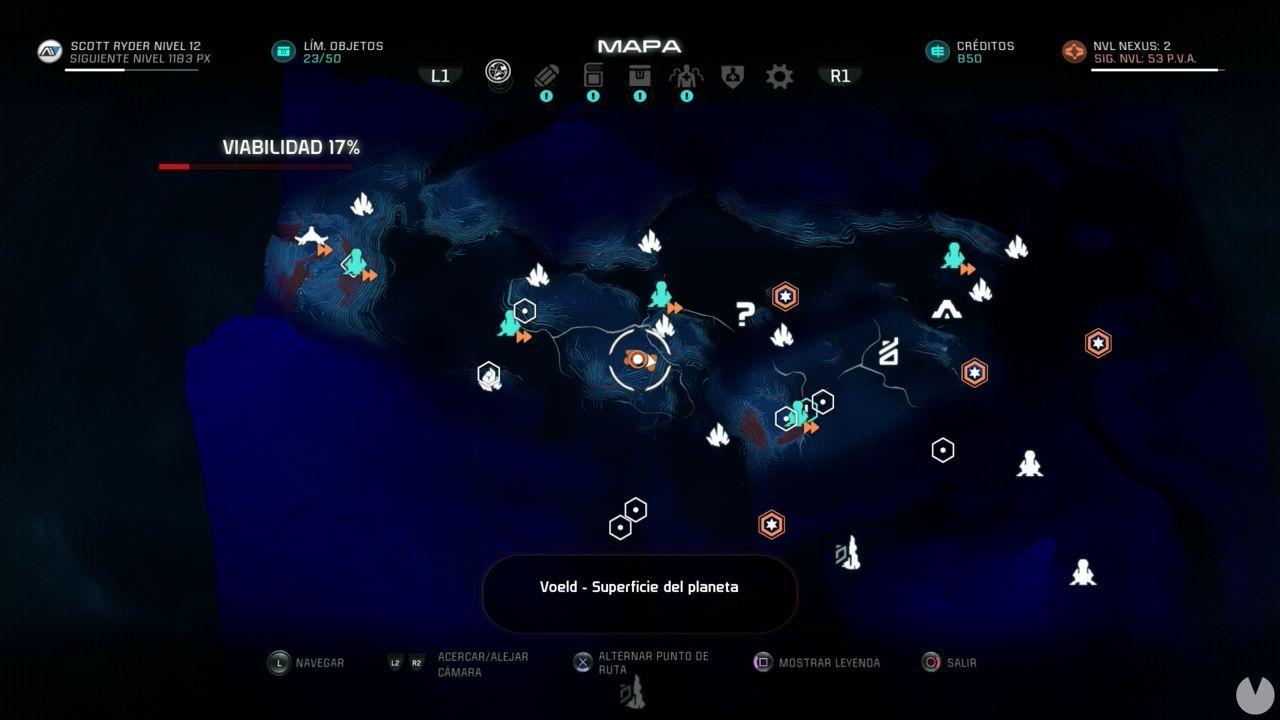Open the Inventory crate icon
Image resolution: width=1280 pixels, height=720 pixels.
coord(640,76)
